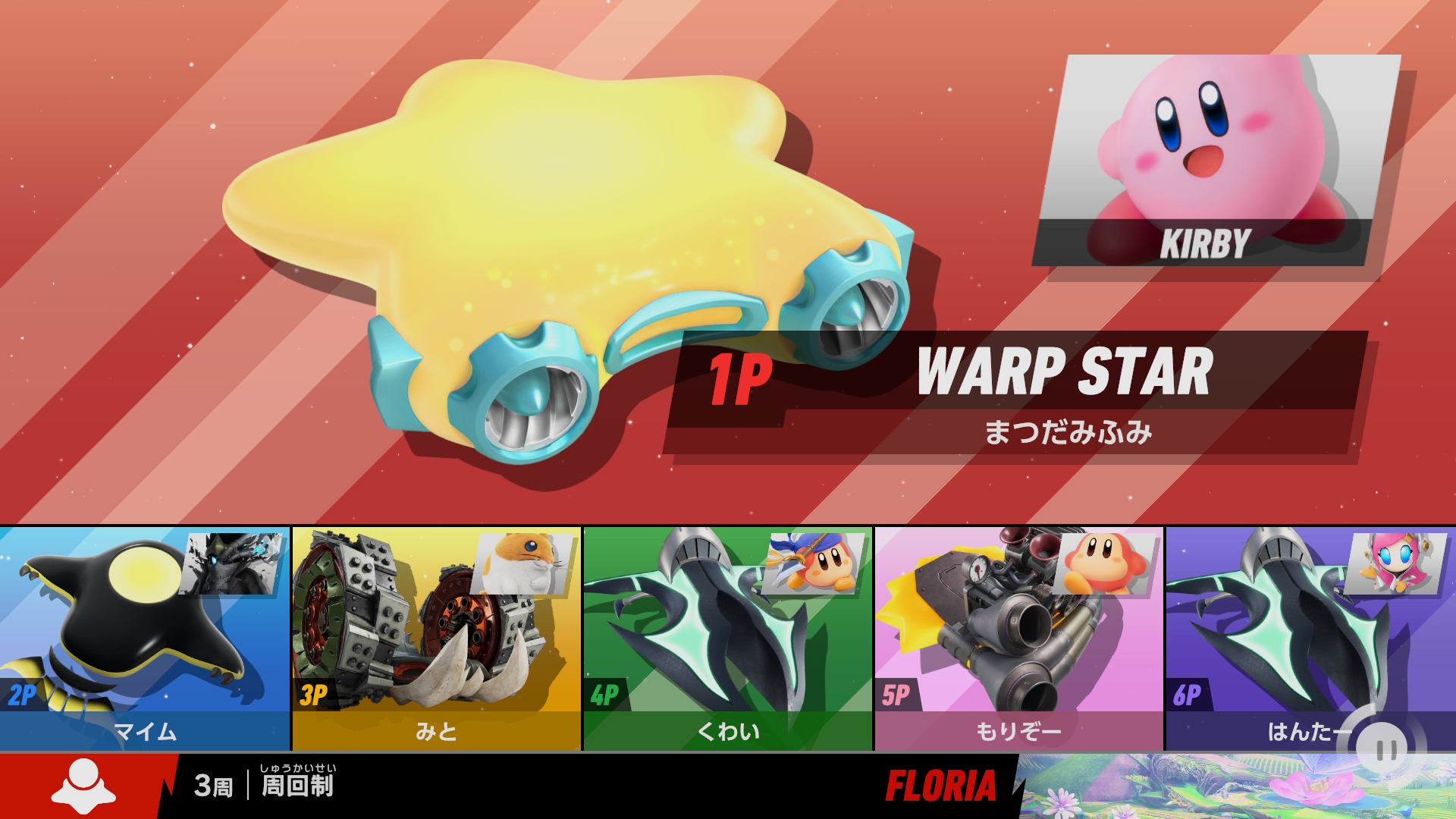
Task: Click the red rider mode icon
Action: [83, 786]
